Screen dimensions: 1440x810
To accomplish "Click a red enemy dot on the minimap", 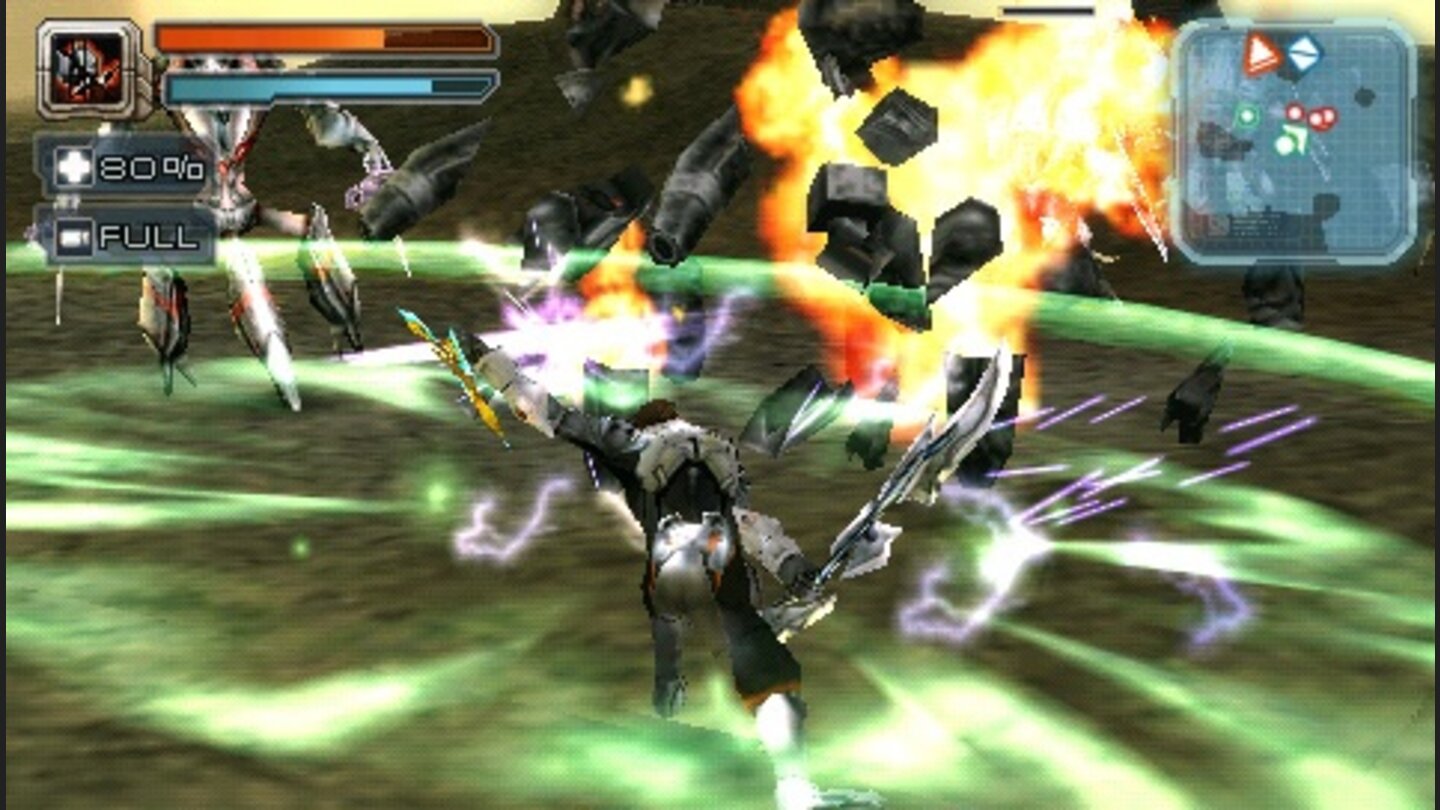I will (1294, 113).
